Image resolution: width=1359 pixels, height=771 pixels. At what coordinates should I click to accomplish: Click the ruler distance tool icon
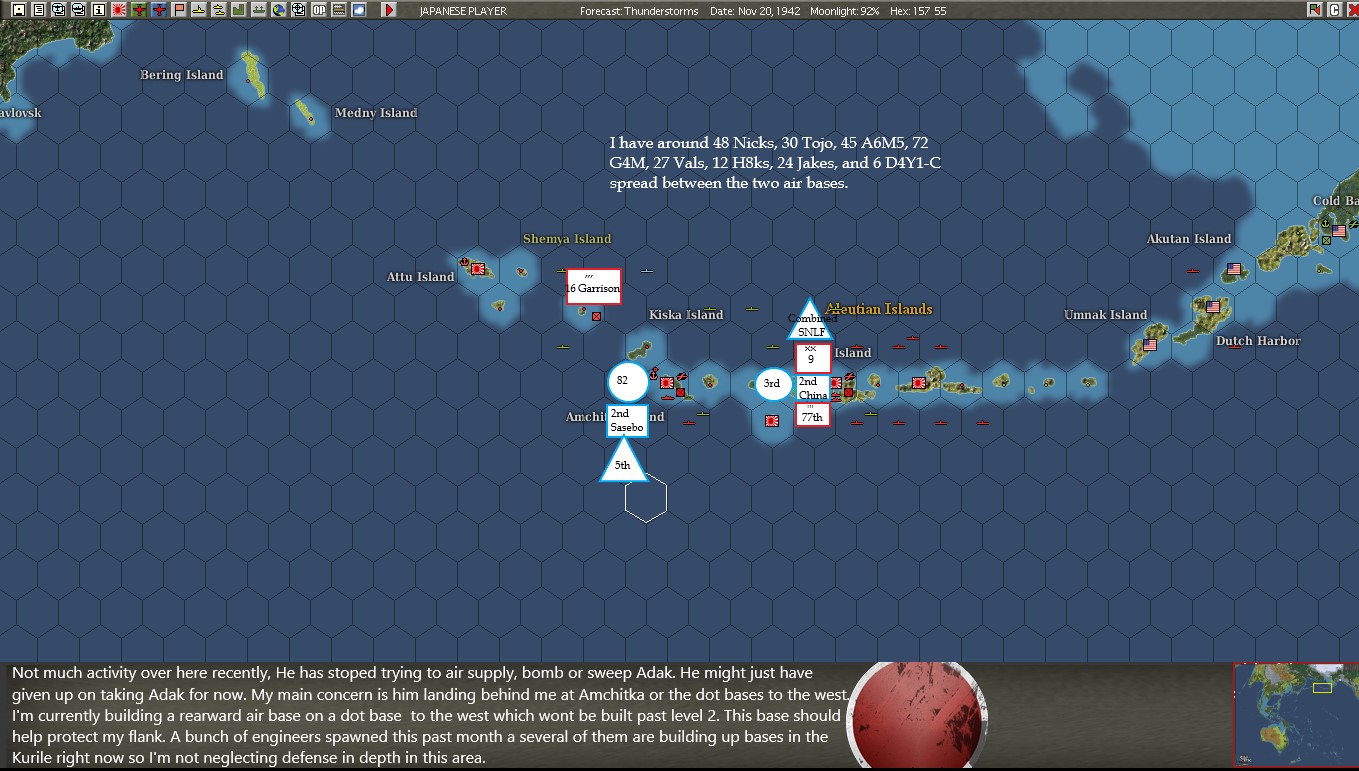click(337, 10)
